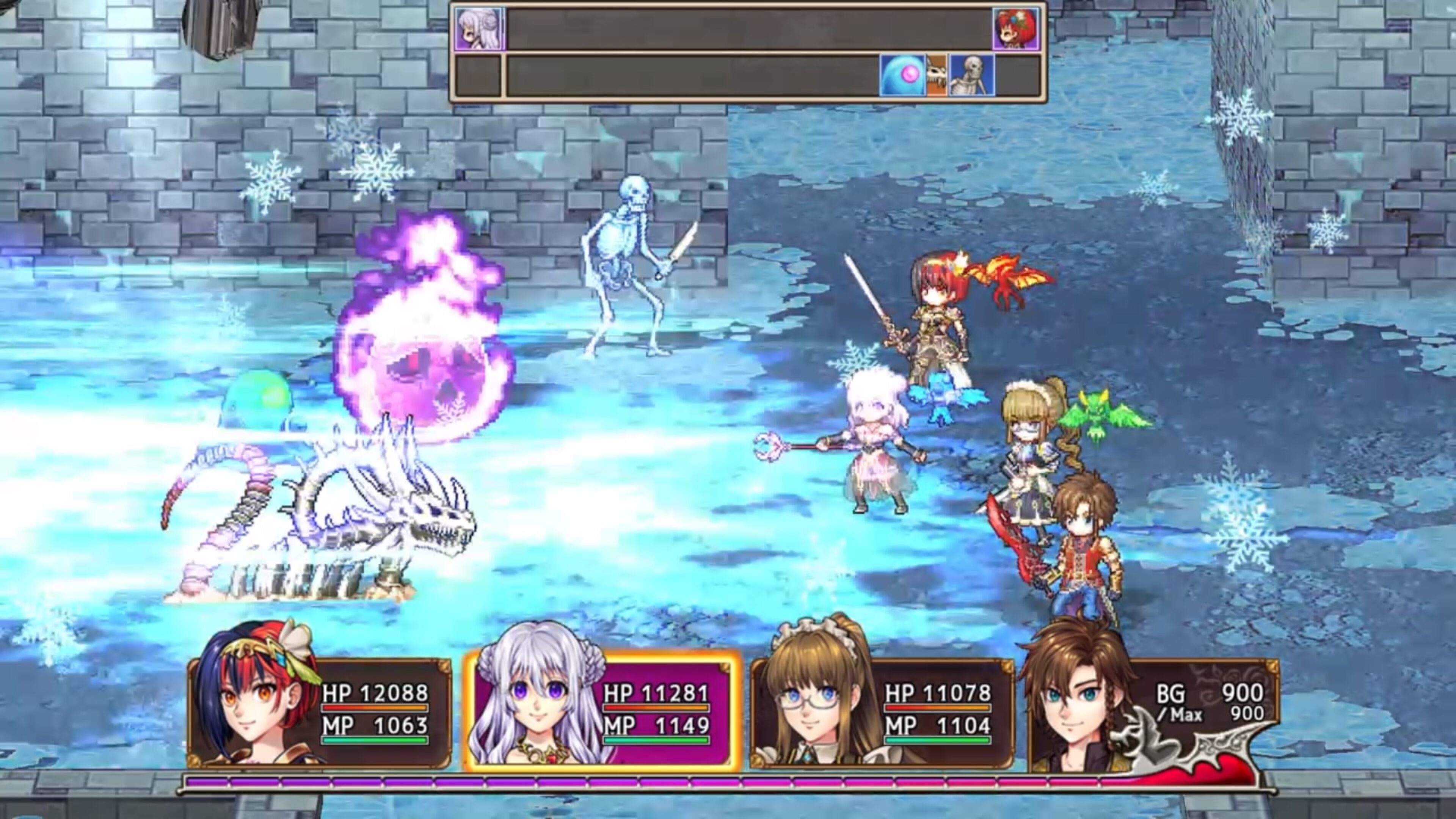Open the ally turn order strip at the top
Screen dimensions: 1456x819
point(735,27)
